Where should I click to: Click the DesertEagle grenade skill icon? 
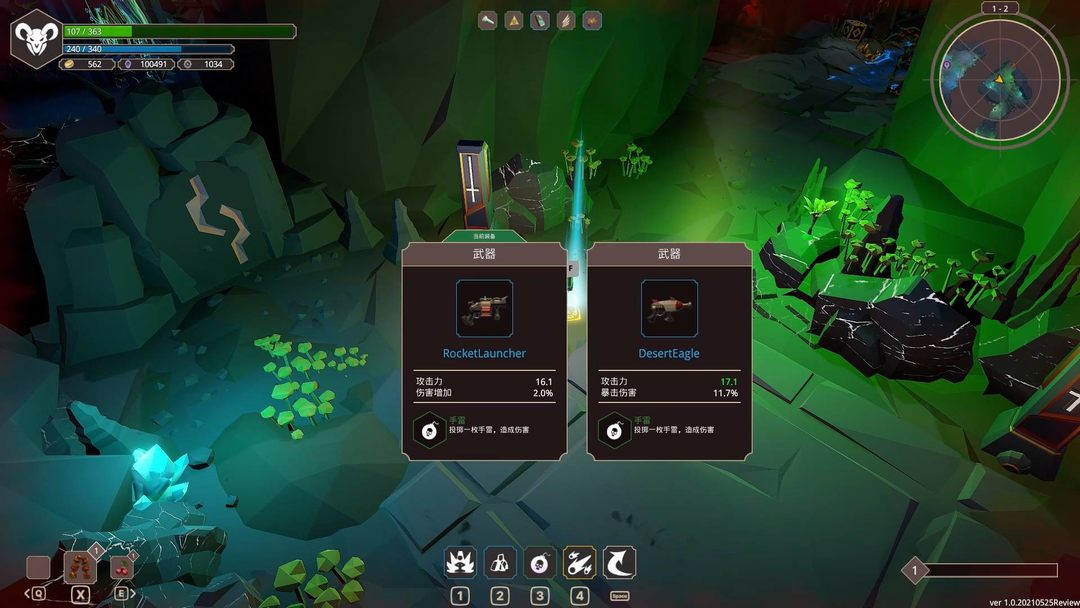click(x=614, y=431)
